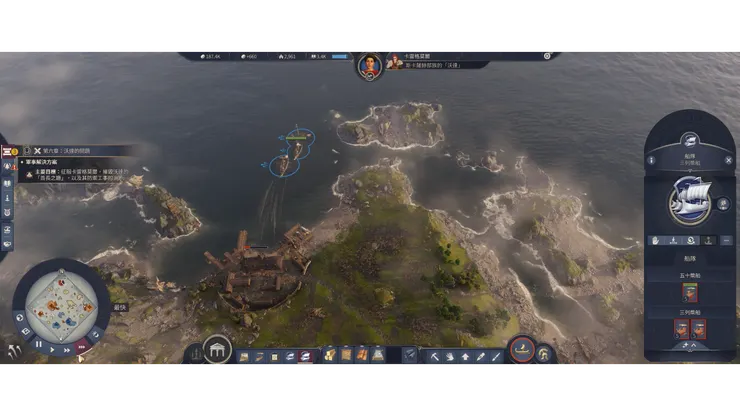Open the leader portrait at top center
This screenshot has width=740, height=416.
[x=369, y=66]
